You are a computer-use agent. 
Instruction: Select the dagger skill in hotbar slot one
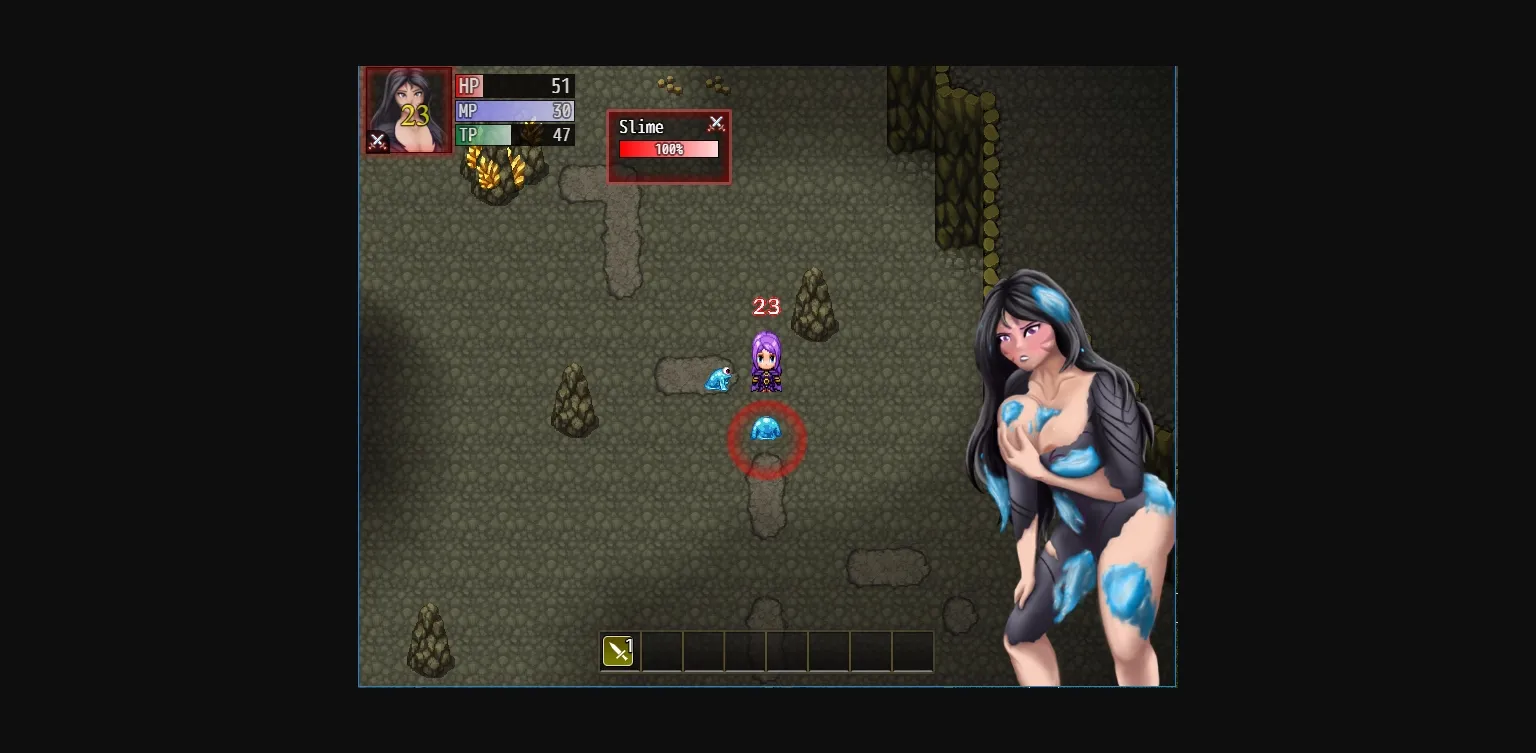(x=618, y=650)
